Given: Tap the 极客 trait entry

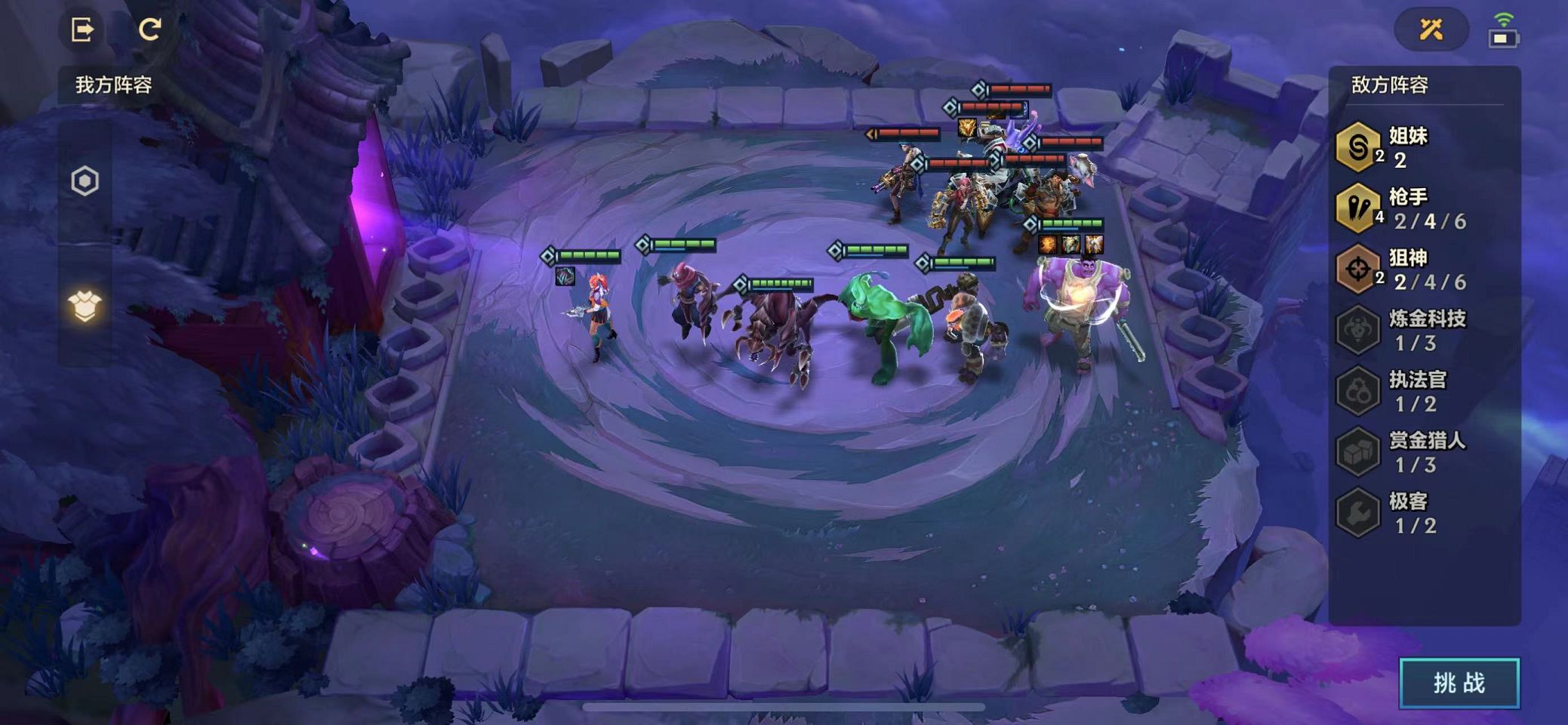Looking at the screenshot, I should point(1404,512).
